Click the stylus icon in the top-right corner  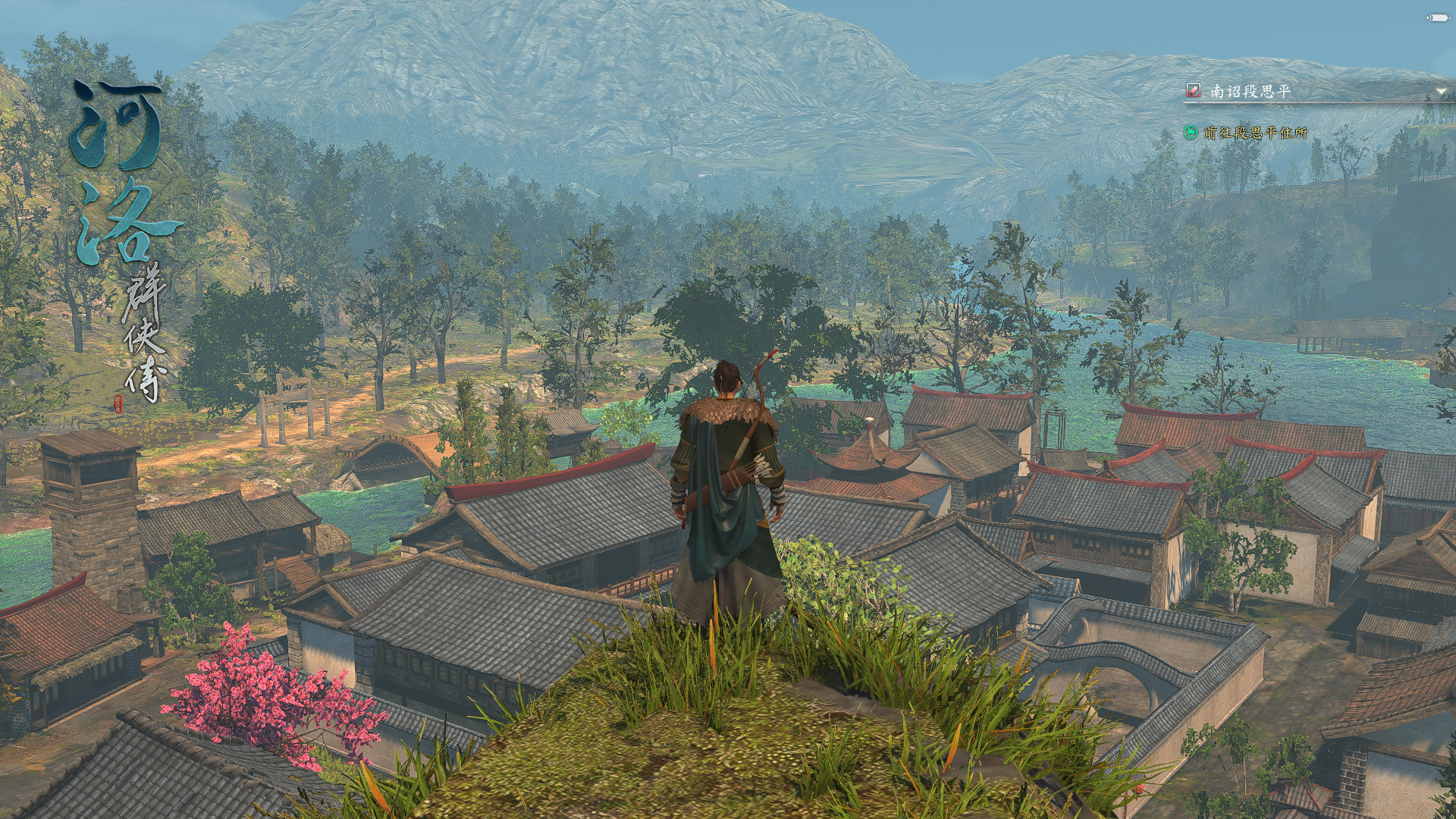coord(1437,17)
